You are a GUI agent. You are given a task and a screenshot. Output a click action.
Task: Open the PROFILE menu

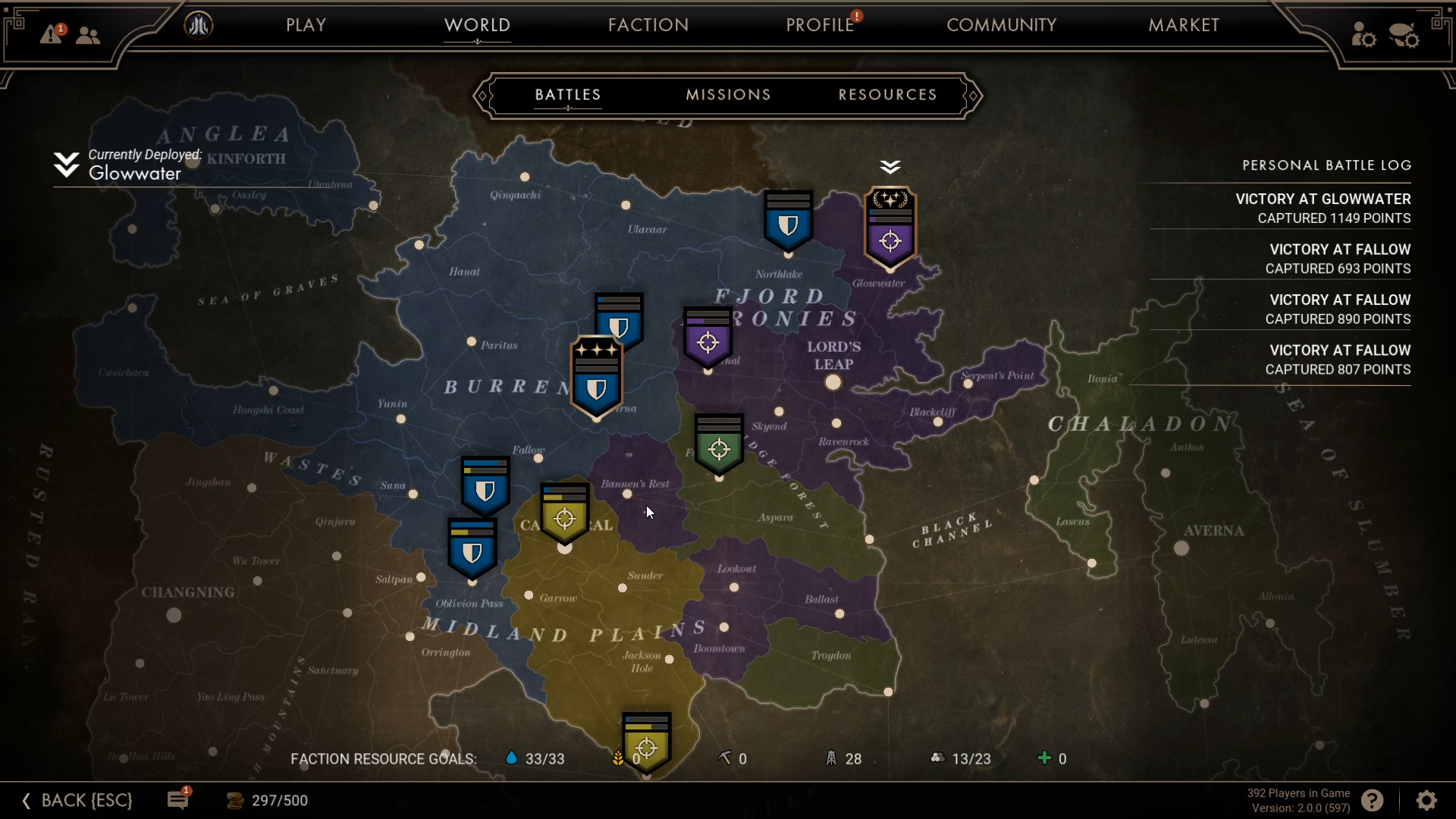pyautogui.click(x=820, y=25)
